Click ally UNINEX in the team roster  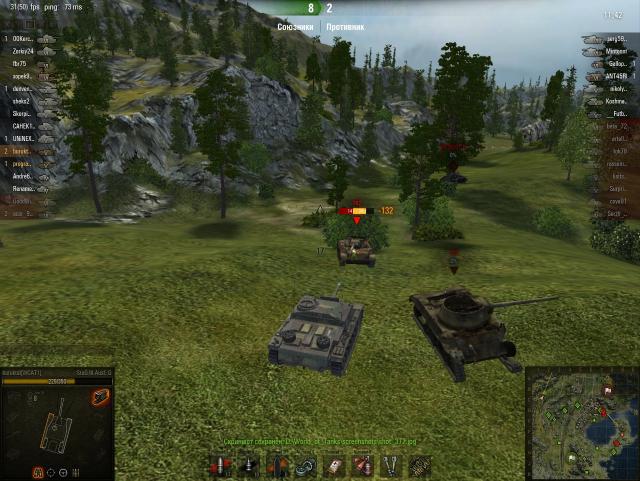pyautogui.click(x=22, y=138)
